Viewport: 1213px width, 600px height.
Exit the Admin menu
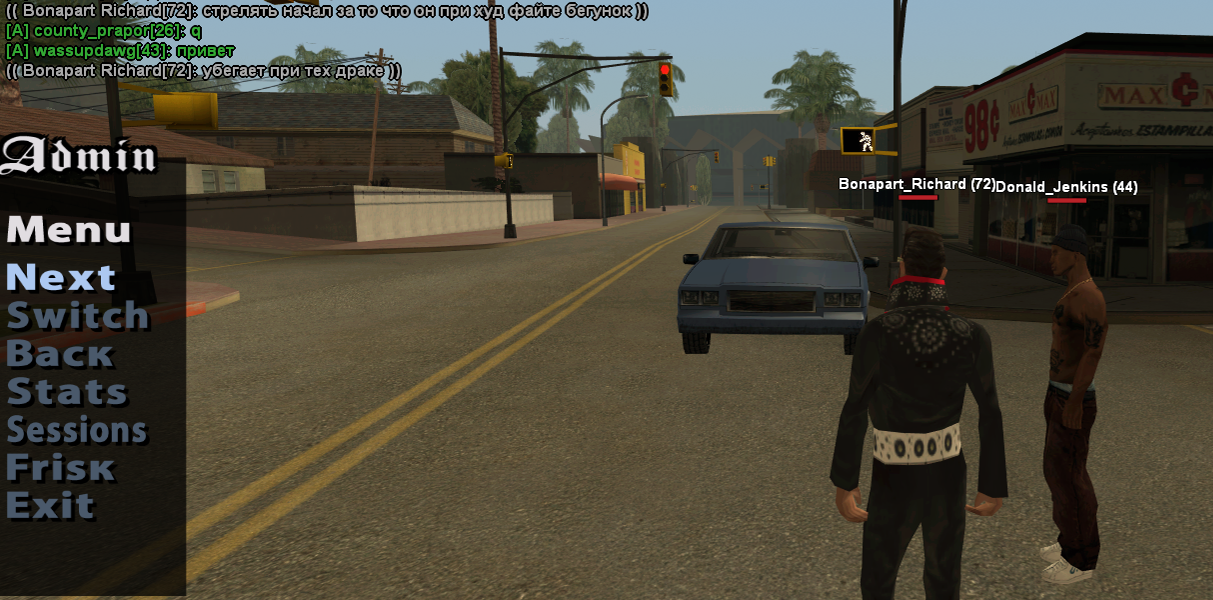point(50,506)
